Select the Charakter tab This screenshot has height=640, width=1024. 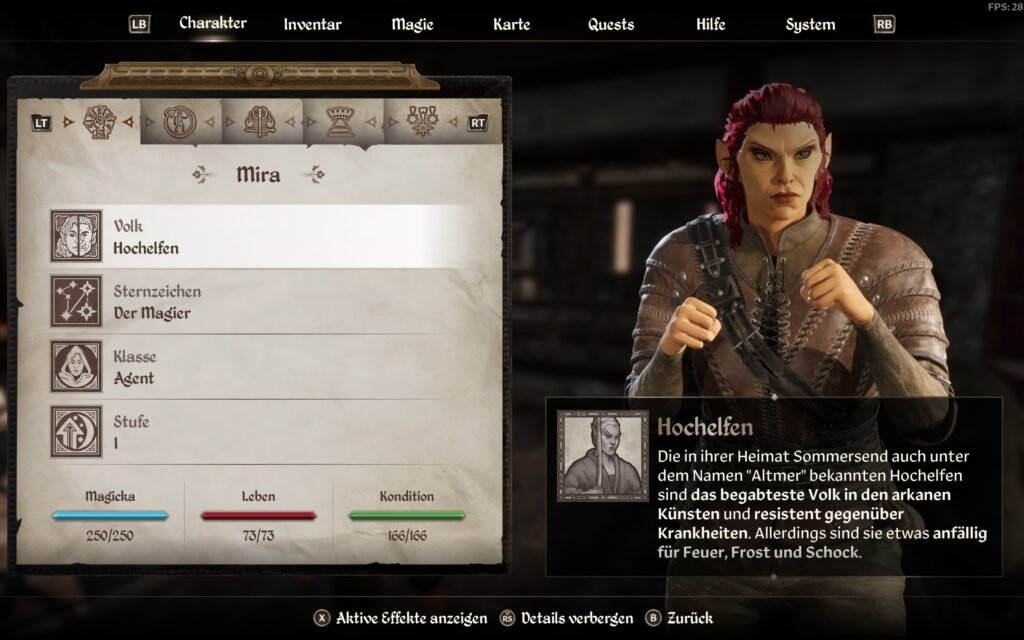(x=213, y=23)
